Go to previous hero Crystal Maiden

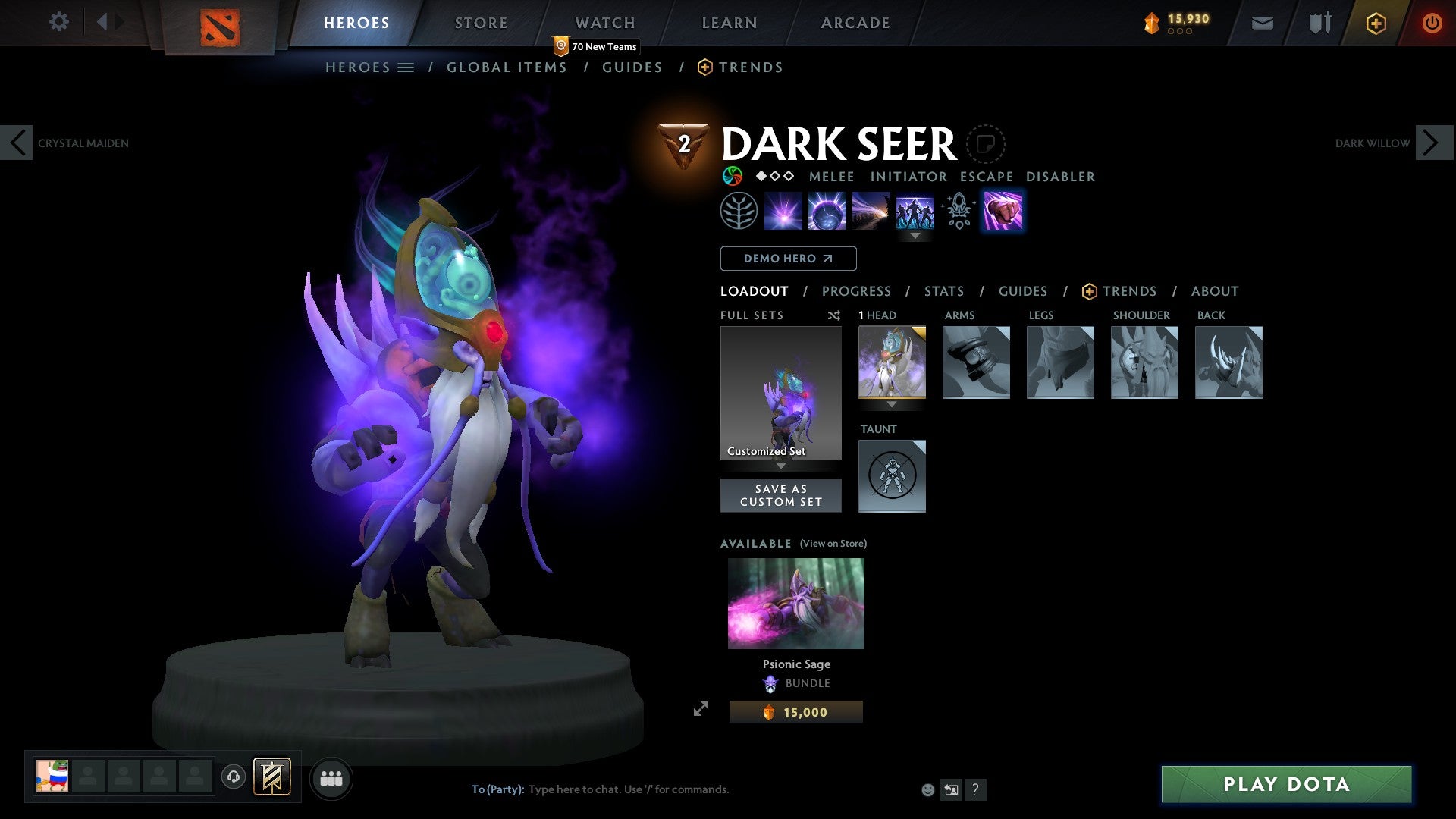click(x=17, y=143)
